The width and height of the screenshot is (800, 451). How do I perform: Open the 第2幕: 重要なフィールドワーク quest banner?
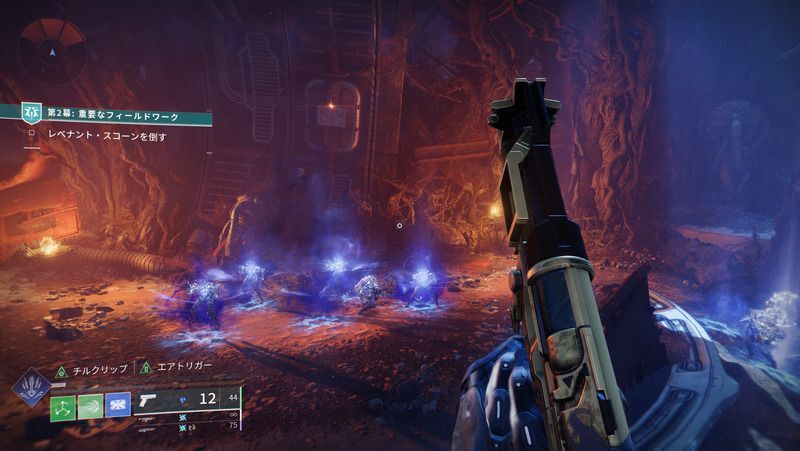tap(110, 117)
